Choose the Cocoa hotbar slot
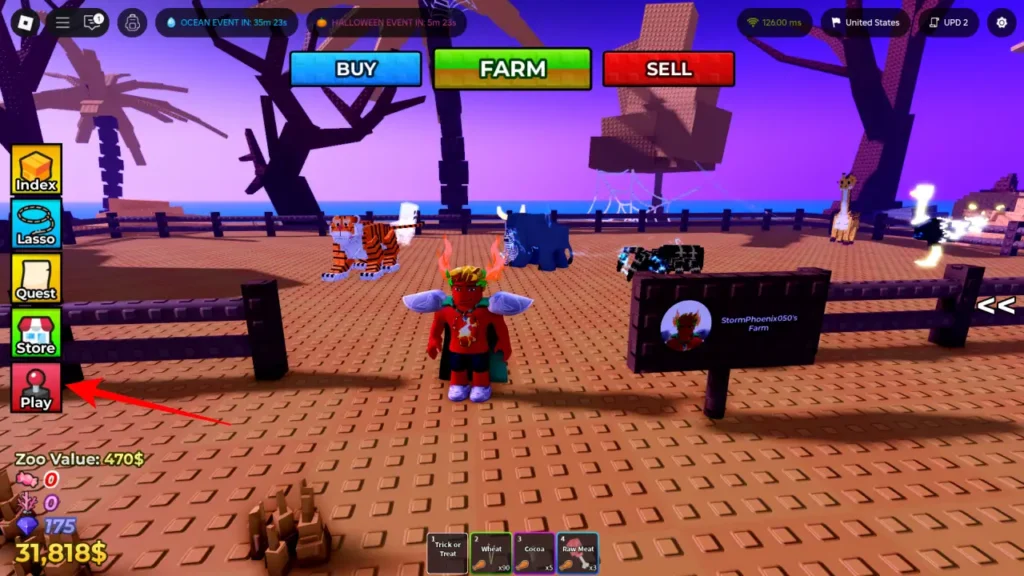Viewport: 1024px width, 576px height. (534, 552)
